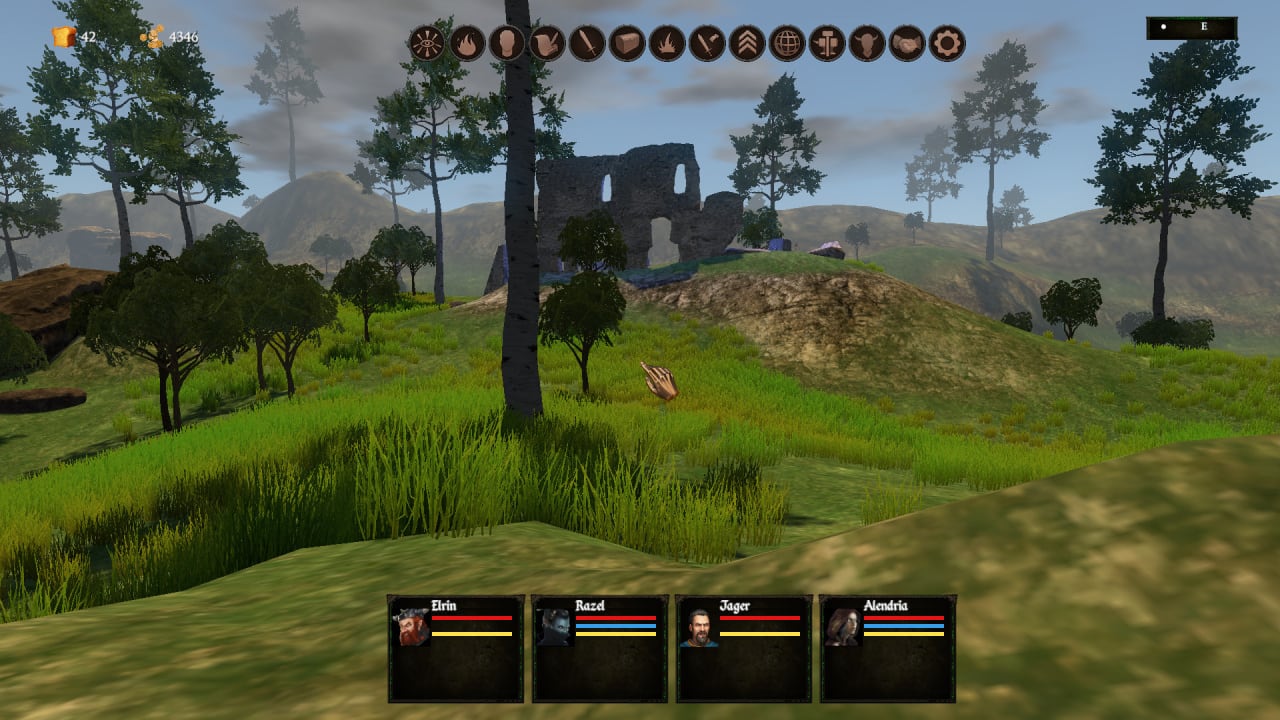Open the globe map icon
1280x720 pixels.
point(787,43)
